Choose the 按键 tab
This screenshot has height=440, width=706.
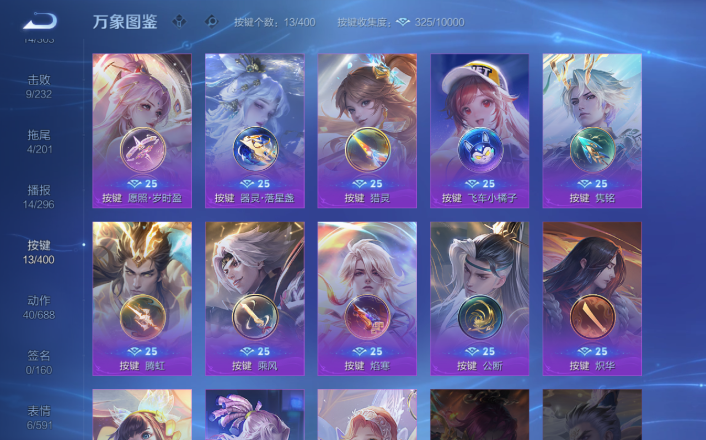[x=39, y=252]
